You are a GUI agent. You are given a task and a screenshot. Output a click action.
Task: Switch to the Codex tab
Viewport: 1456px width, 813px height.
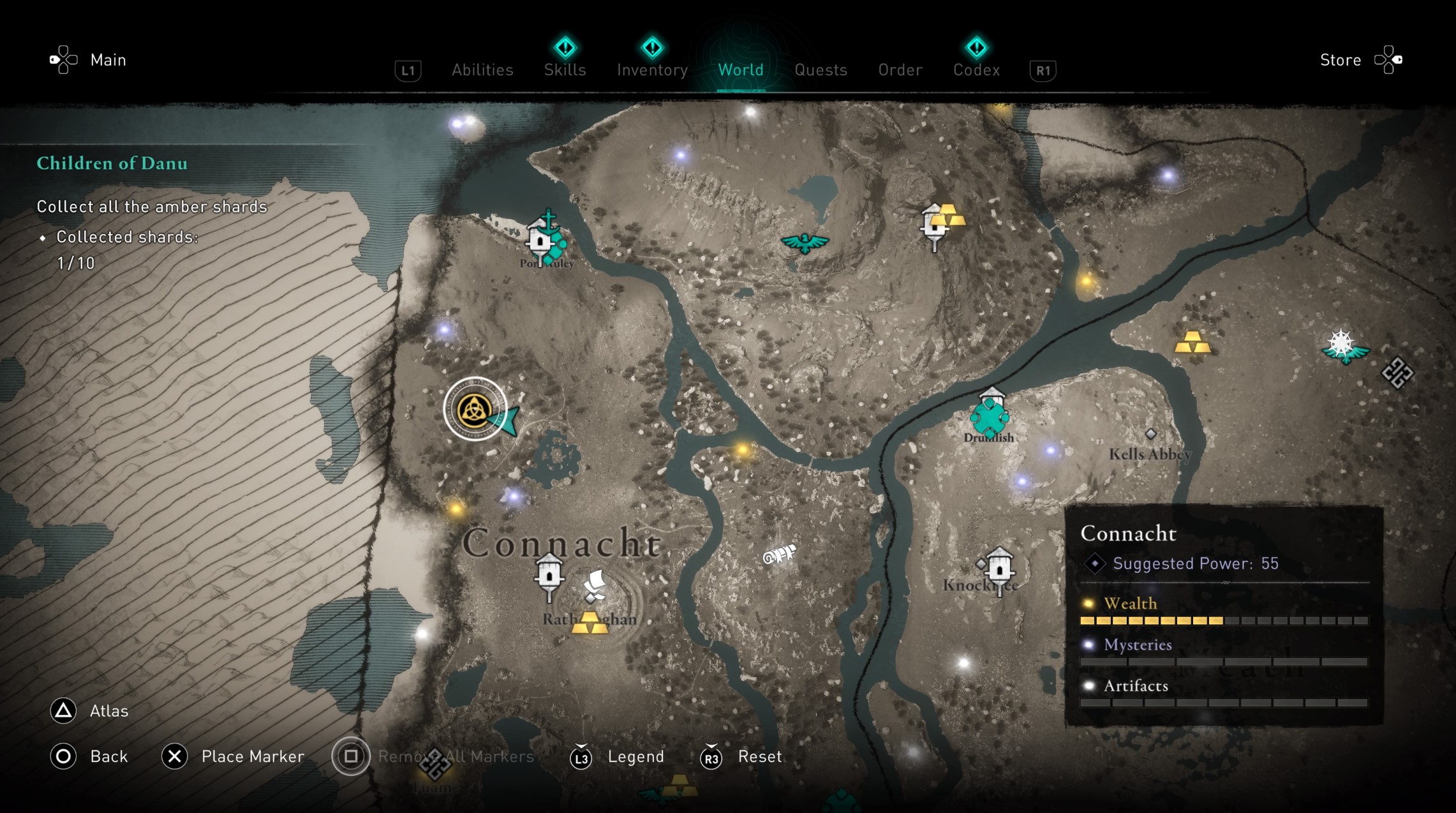(x=976, y=70)
